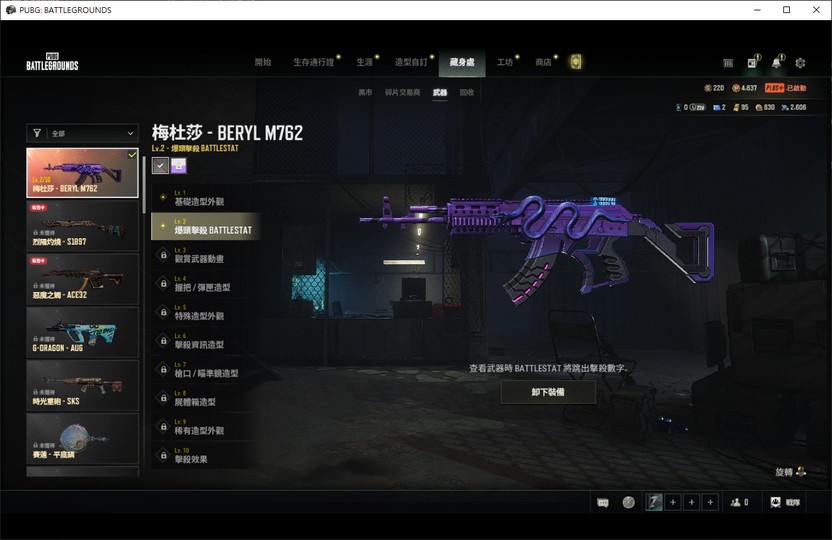Image resolution: width=832 pixels, height=540 pixels.
Task: Click the 卸下裝備 unequip button
Action: pyautogui.click(x=548, y=392)
